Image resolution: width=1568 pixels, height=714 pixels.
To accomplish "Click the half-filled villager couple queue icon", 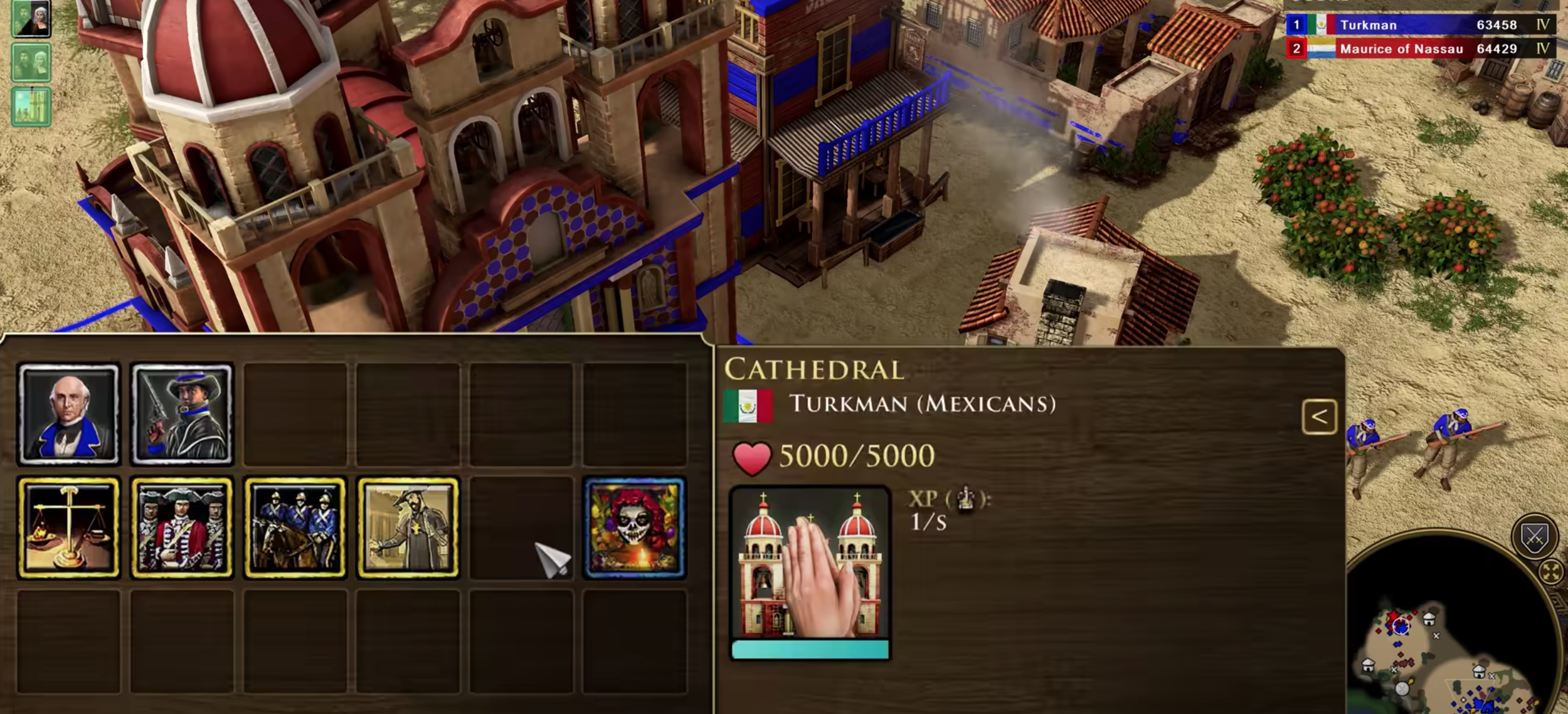I will pos(31,19).
